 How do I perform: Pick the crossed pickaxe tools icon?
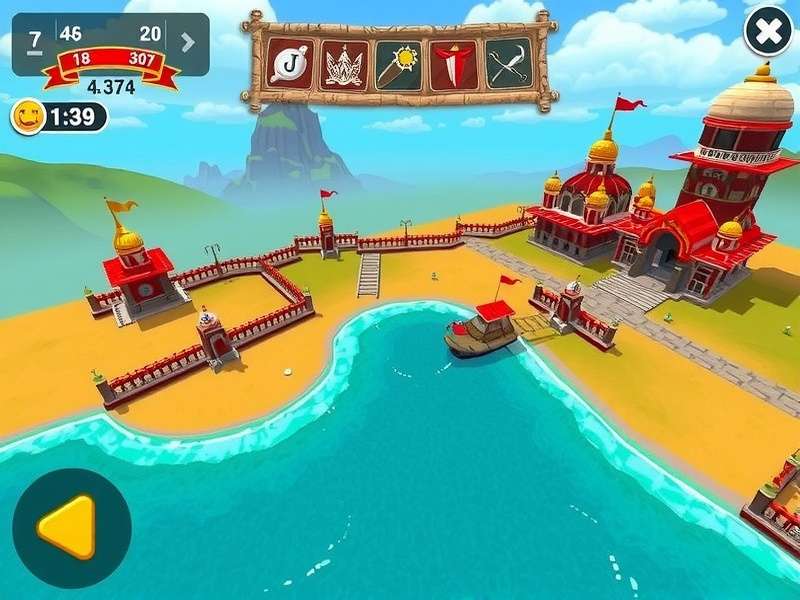coord(509,64)
